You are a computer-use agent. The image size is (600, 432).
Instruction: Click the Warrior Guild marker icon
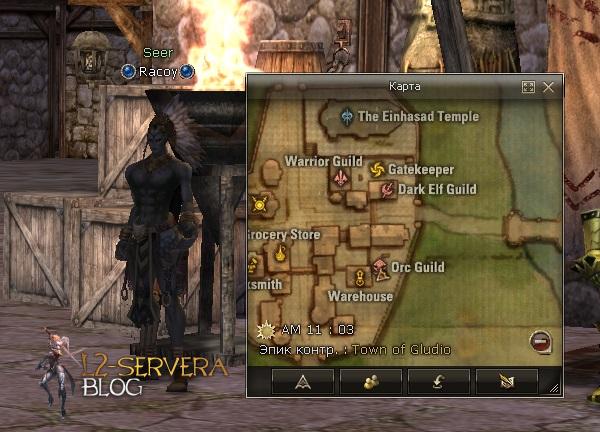pos(342,178)
